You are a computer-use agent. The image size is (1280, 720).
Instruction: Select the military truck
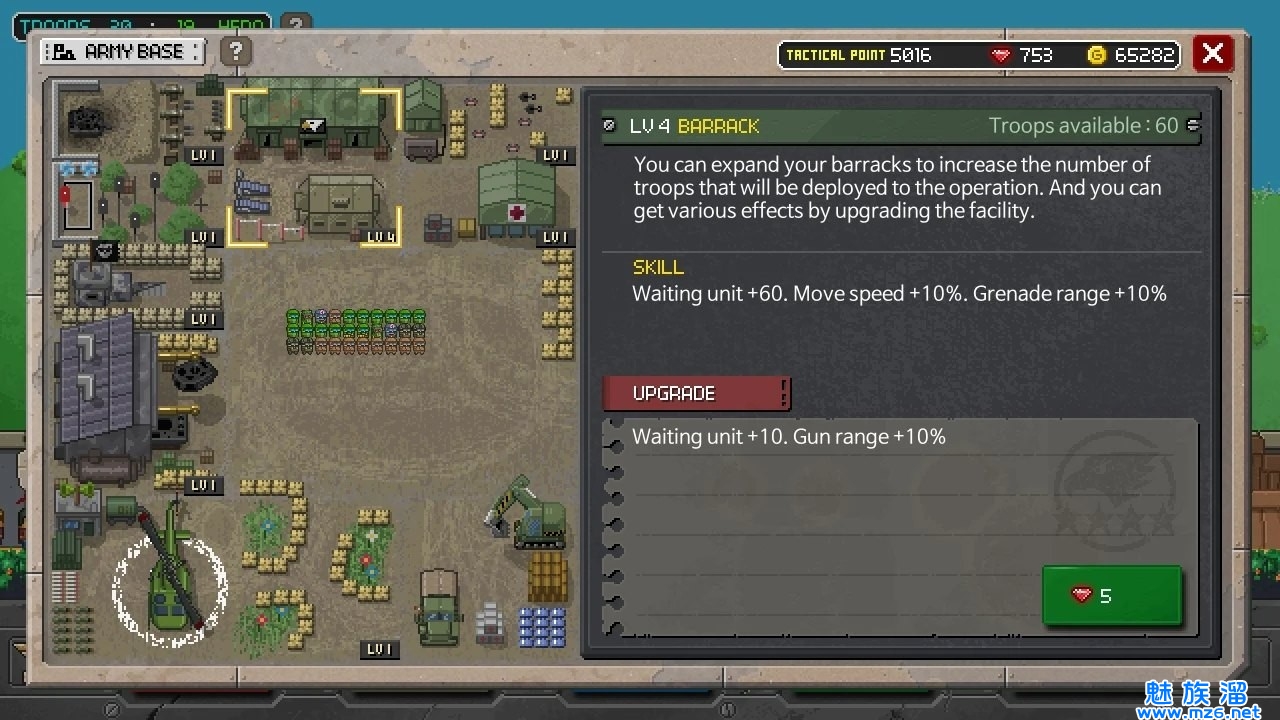tap(438, 607)
